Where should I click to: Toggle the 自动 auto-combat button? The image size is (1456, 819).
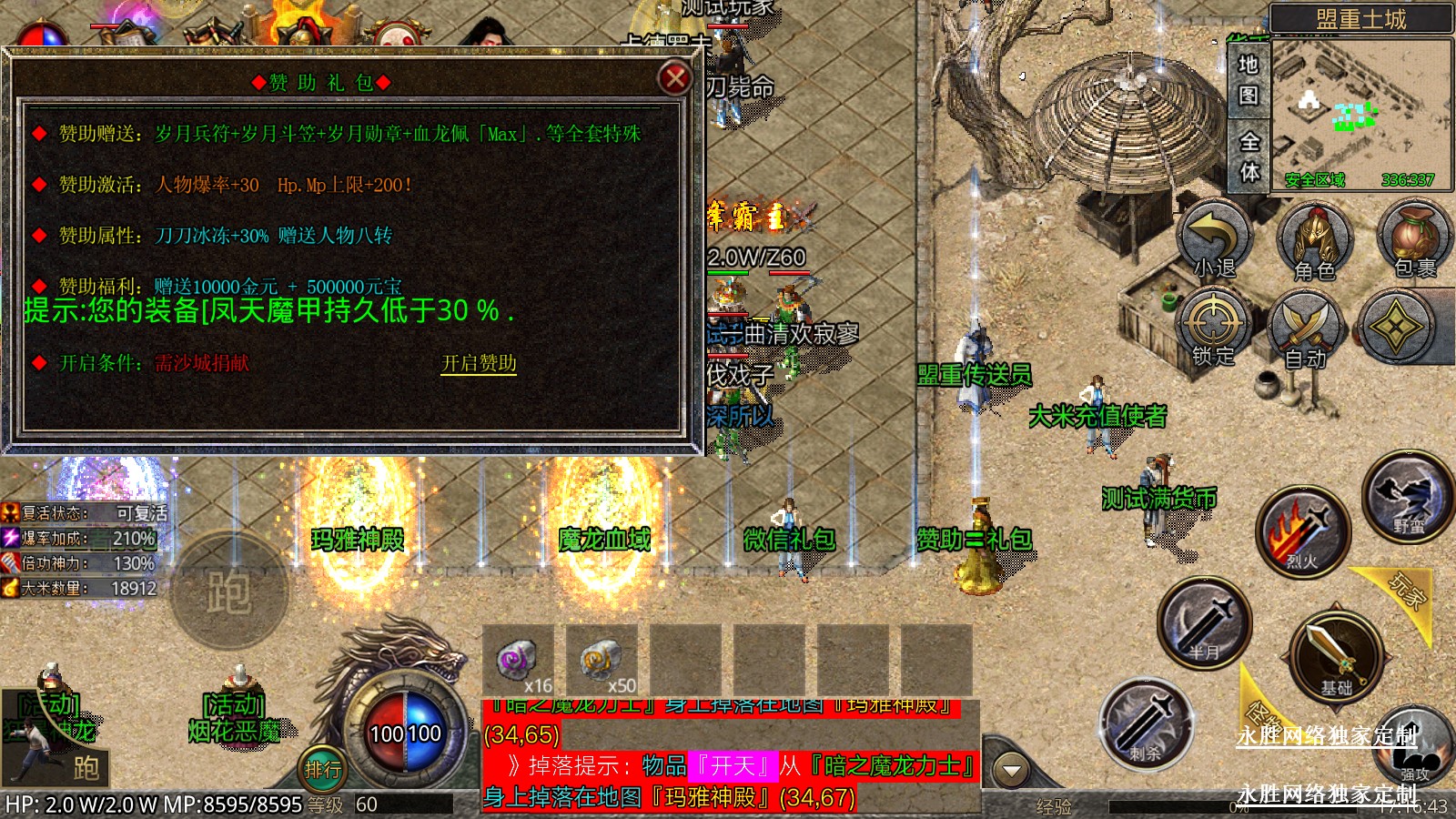[1306, 329]
